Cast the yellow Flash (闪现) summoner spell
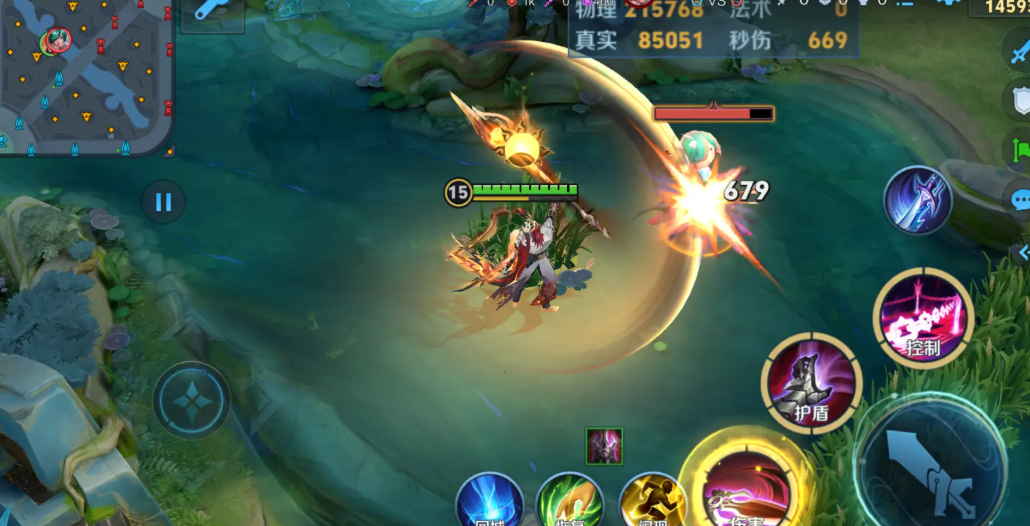This screenshot has height=526, width=1030. [x=652, y=502]
